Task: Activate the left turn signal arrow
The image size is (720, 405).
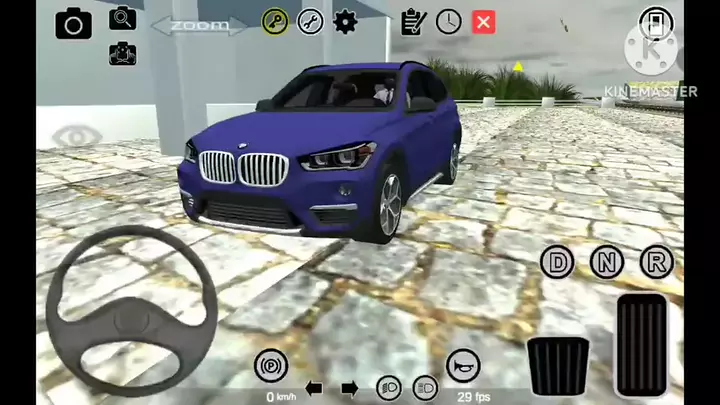Action: (314, 388)
